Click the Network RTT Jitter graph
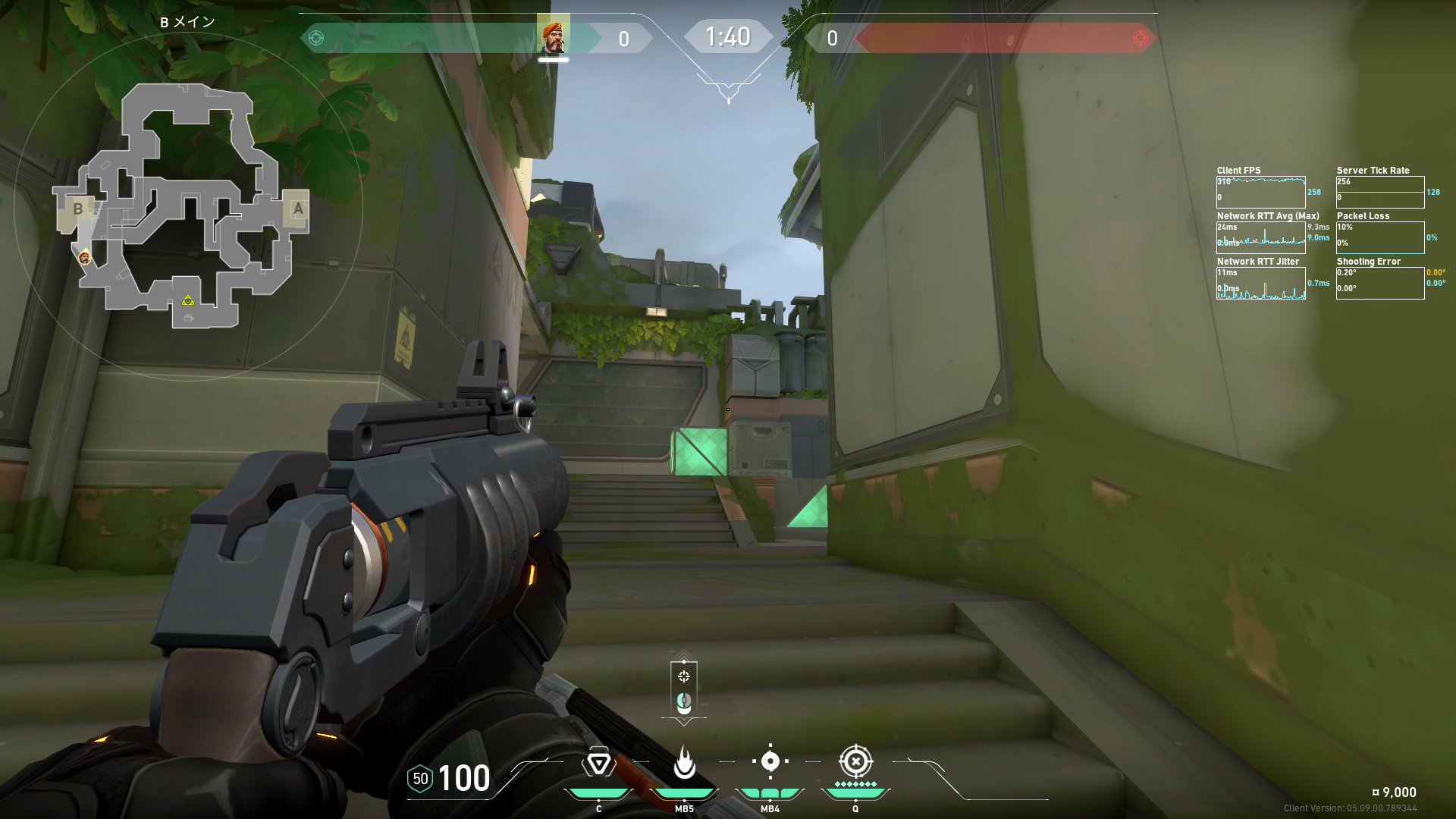This screenshot has width=1456, height=819. [1260, 283]
